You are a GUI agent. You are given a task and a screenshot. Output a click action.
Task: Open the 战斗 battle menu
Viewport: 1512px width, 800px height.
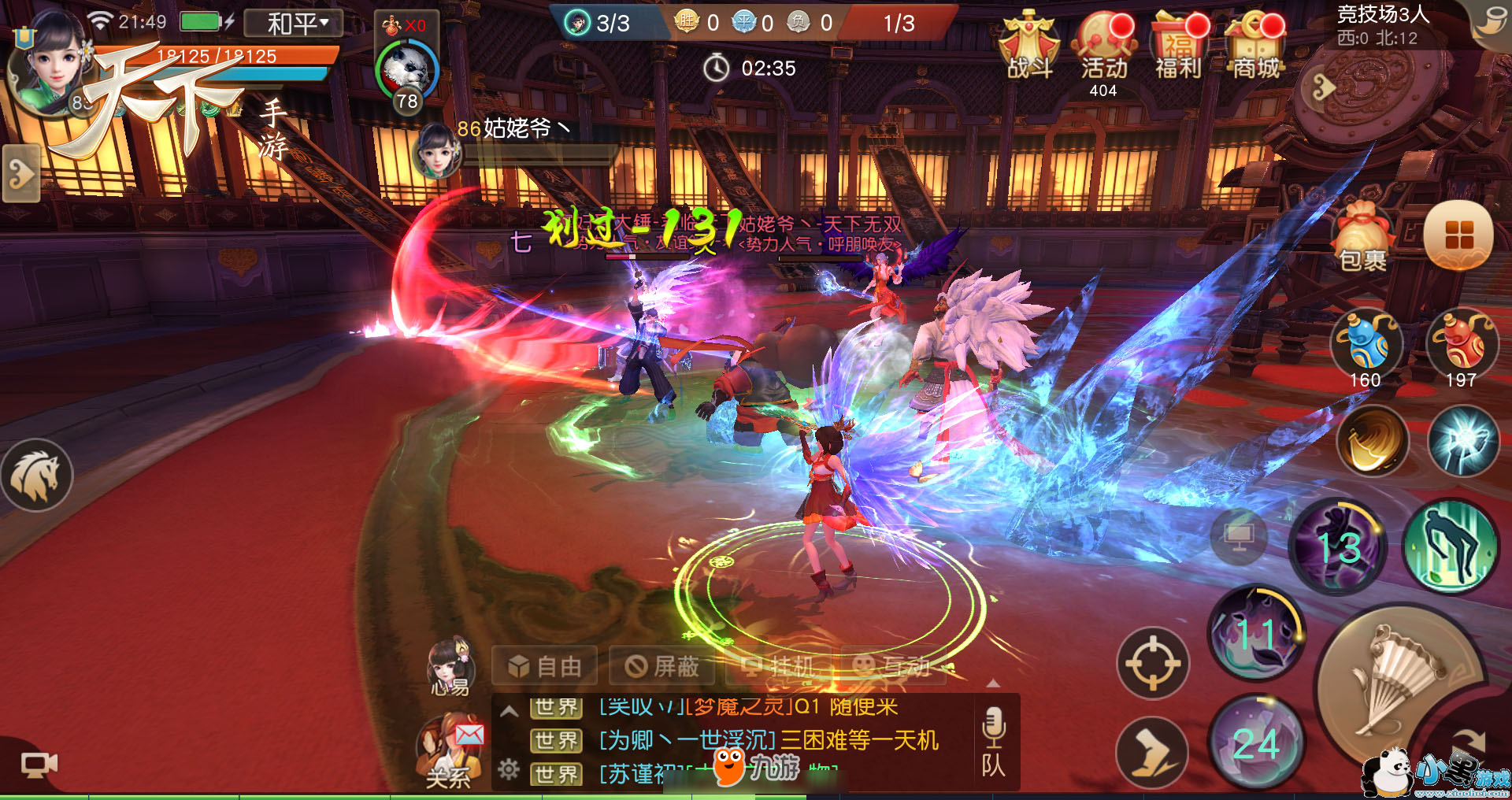point(1029,46)
